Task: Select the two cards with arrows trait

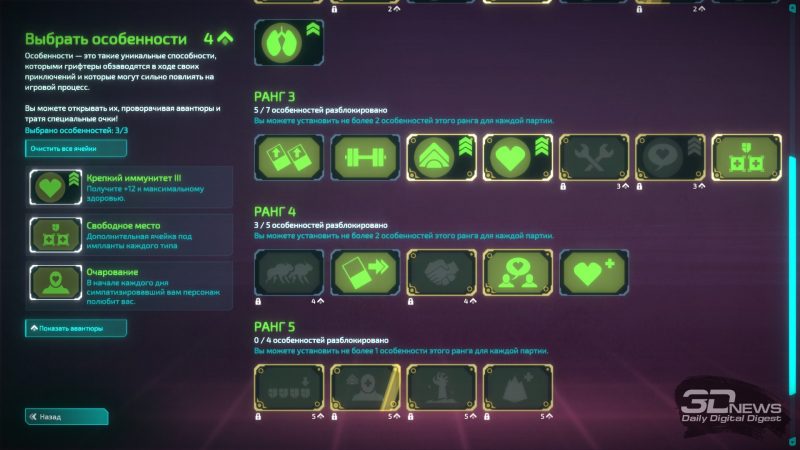Action: (x=288, y=158)
